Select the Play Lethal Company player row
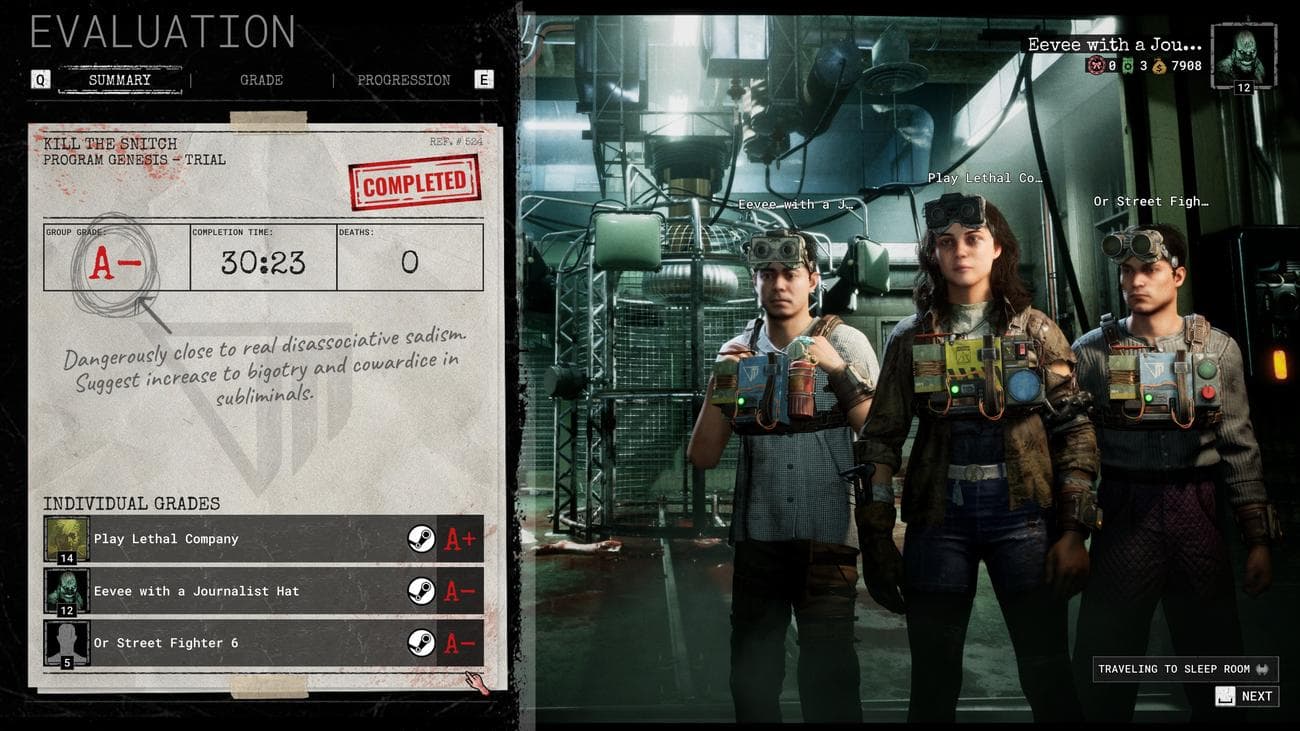 pyautogui.click(x=240, y=539)
